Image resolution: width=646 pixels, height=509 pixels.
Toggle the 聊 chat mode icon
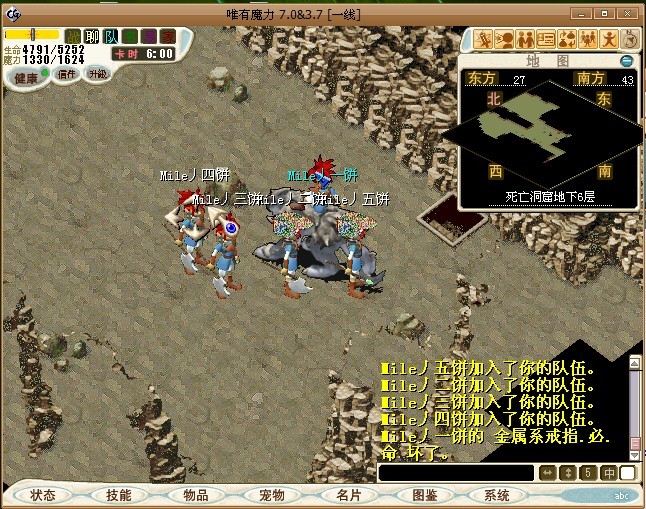tap(92, 36)
